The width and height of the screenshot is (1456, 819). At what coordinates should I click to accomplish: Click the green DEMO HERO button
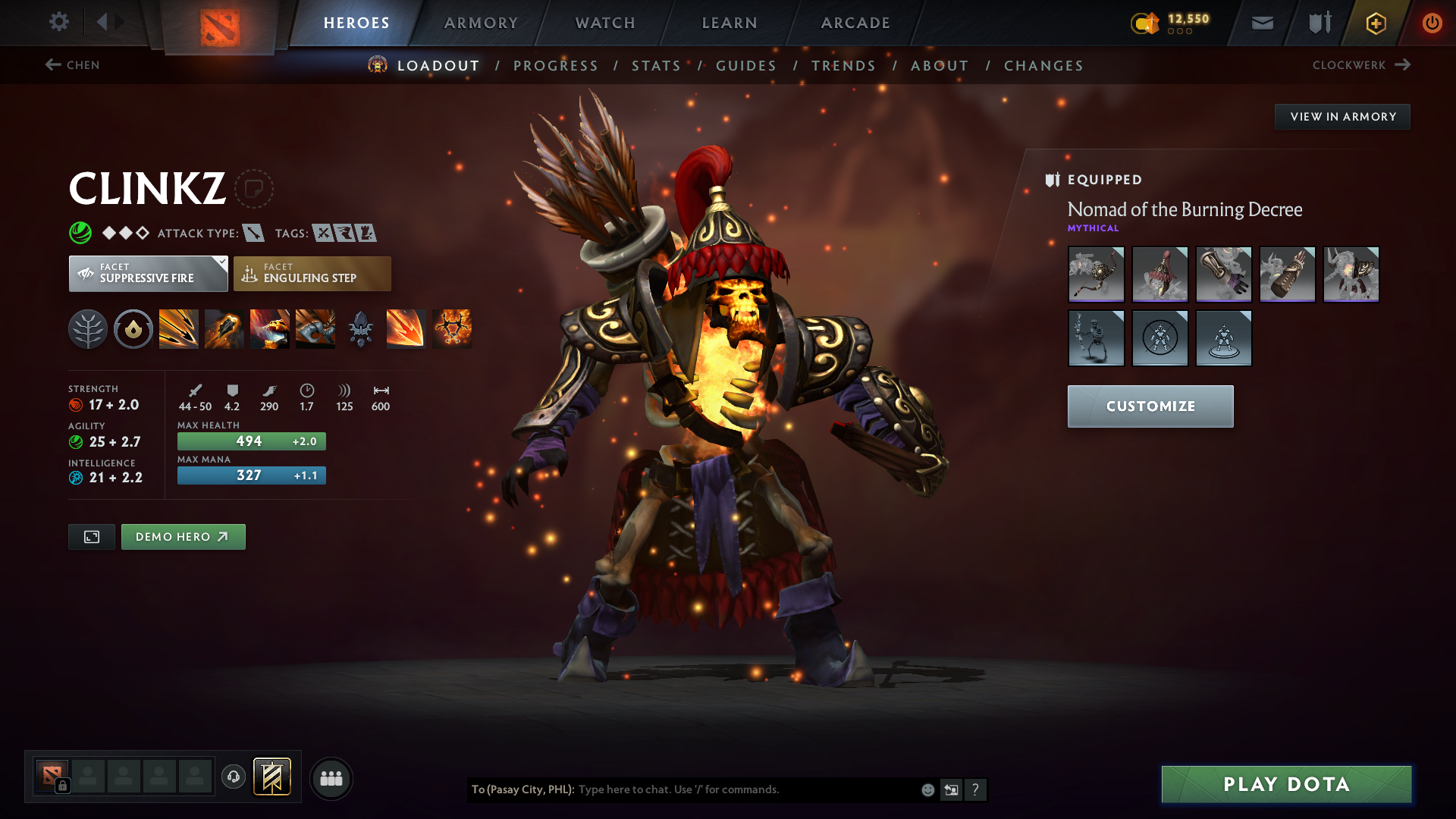(183, 536)
